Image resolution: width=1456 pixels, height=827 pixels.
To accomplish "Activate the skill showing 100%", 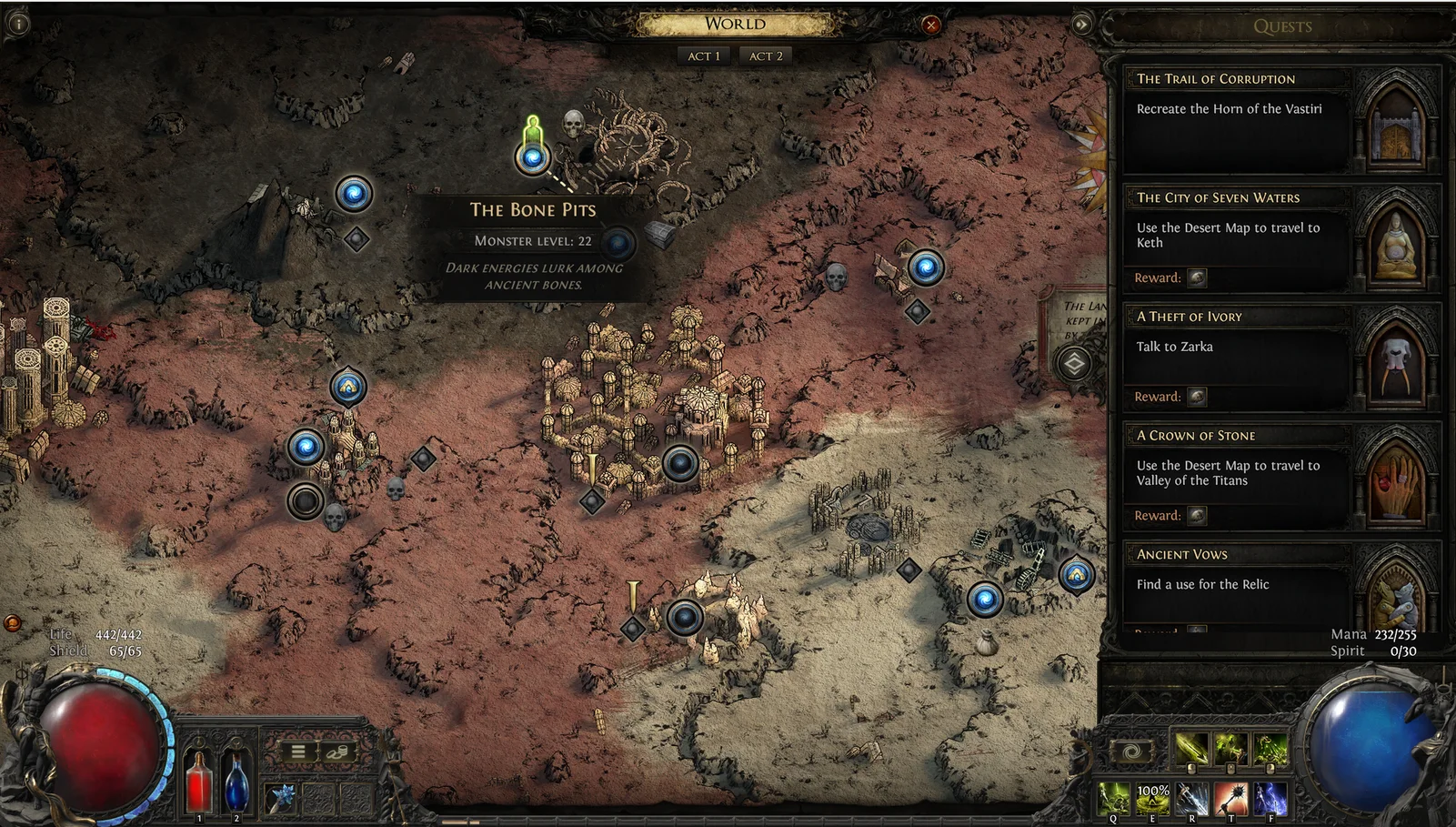I will (x=1152, y=798).
